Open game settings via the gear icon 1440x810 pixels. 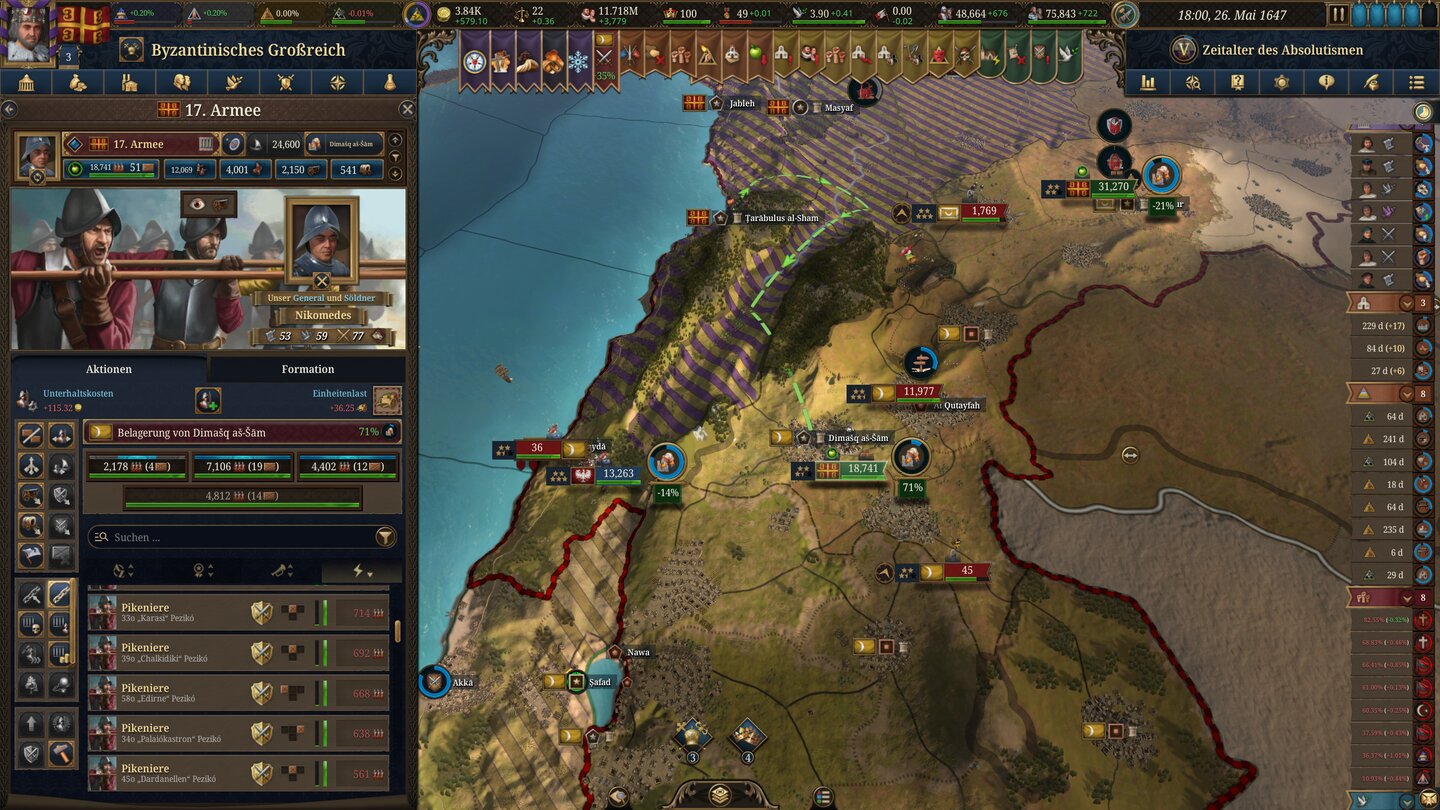click(1282, 82)
